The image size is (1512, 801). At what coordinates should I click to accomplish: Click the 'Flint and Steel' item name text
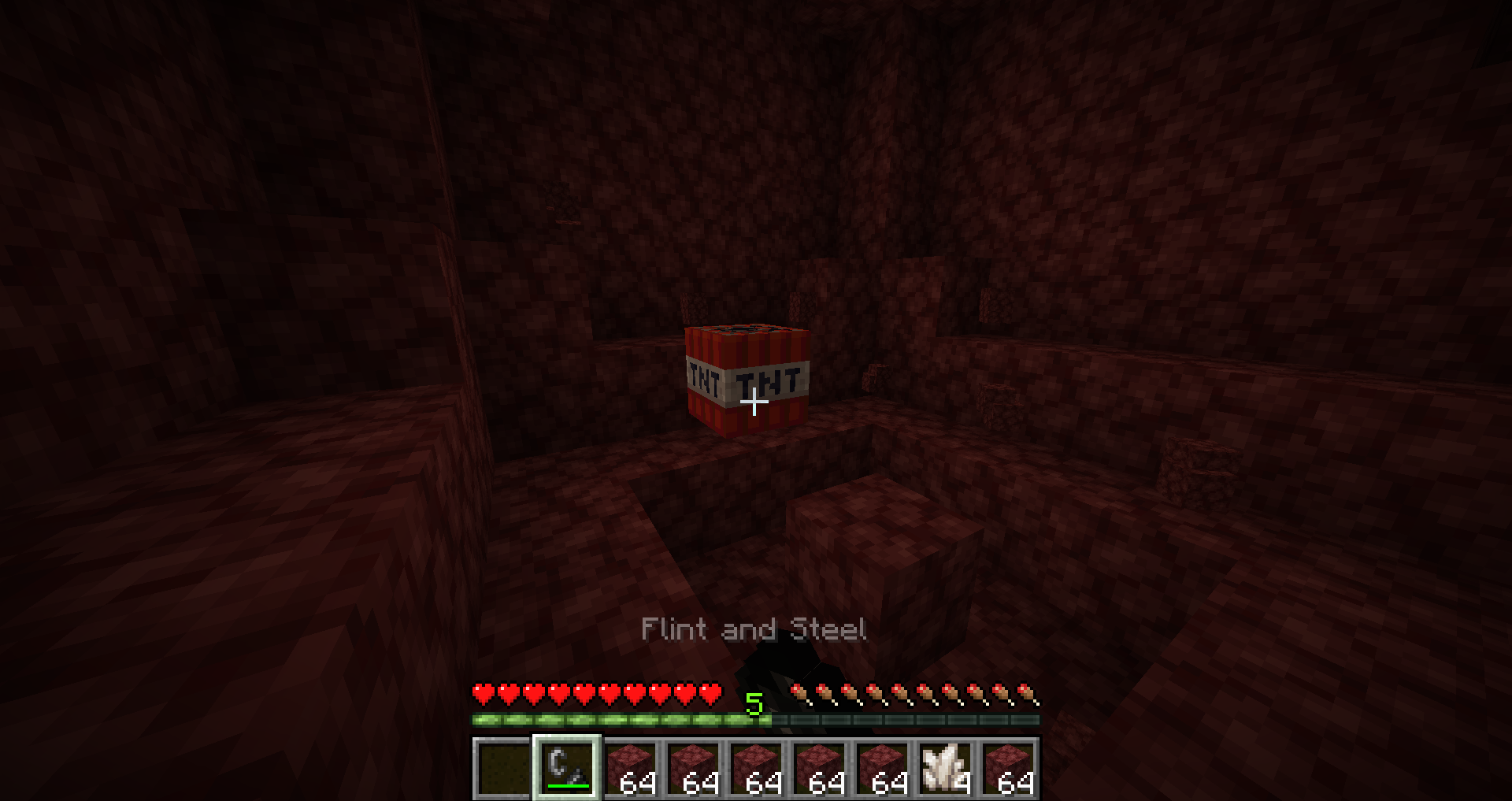point(754,630)
